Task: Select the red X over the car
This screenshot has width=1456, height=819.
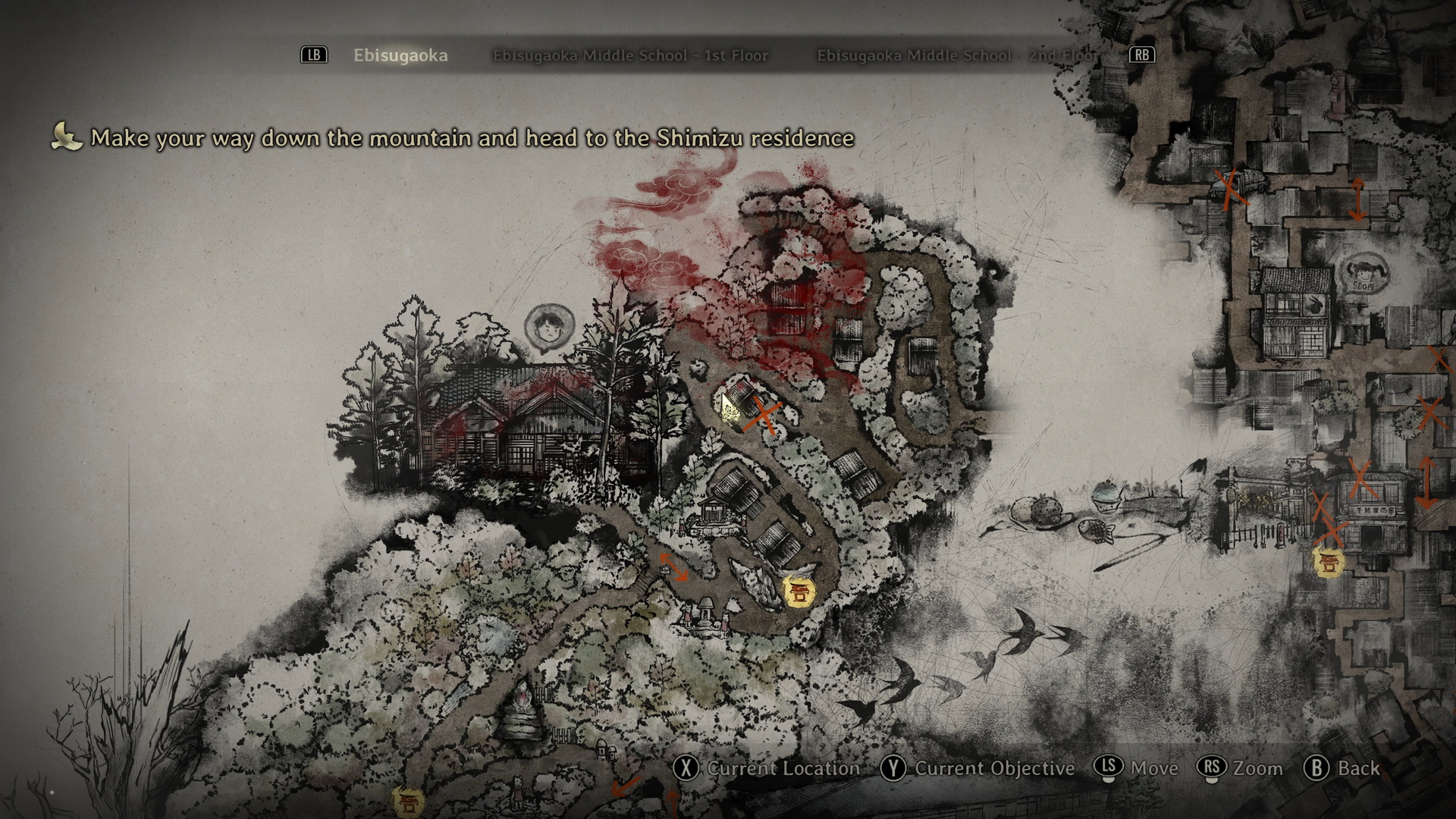Action: click(1232, 187)
